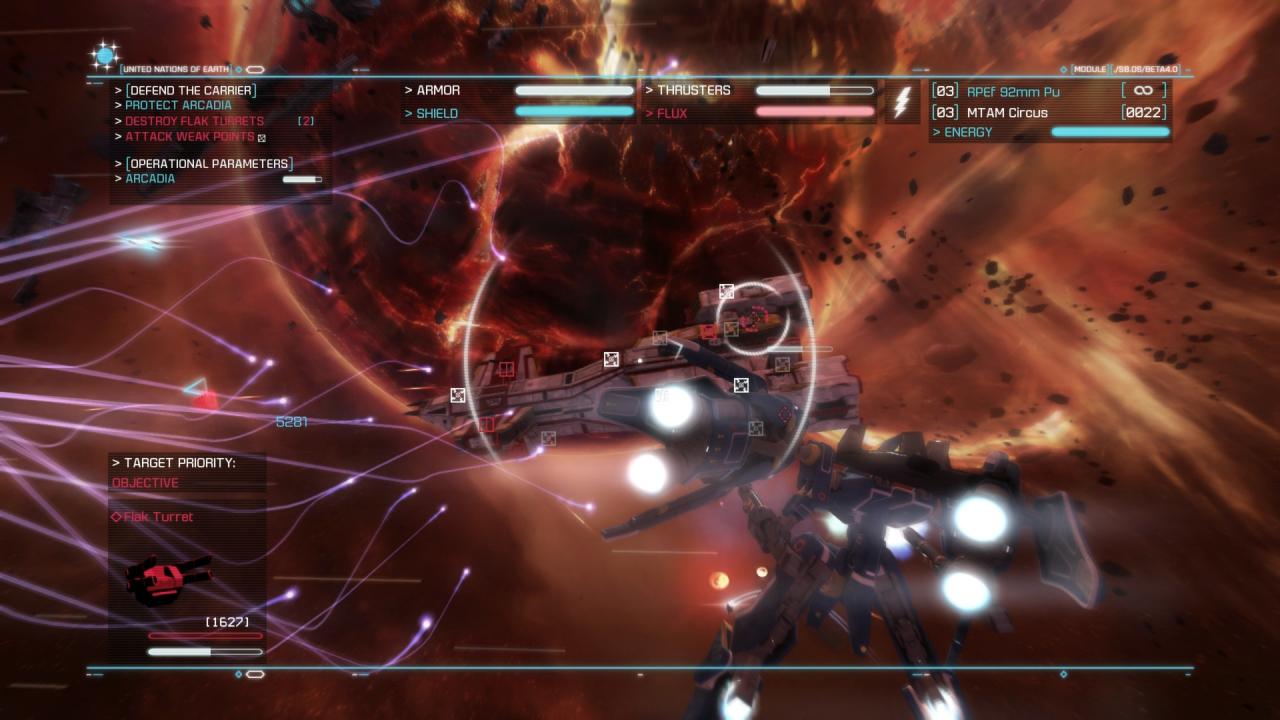Click the diamond emblem on the bottom bar
Image resolution: width=1280 pixels, height=720 pixels.
[239, 674]
